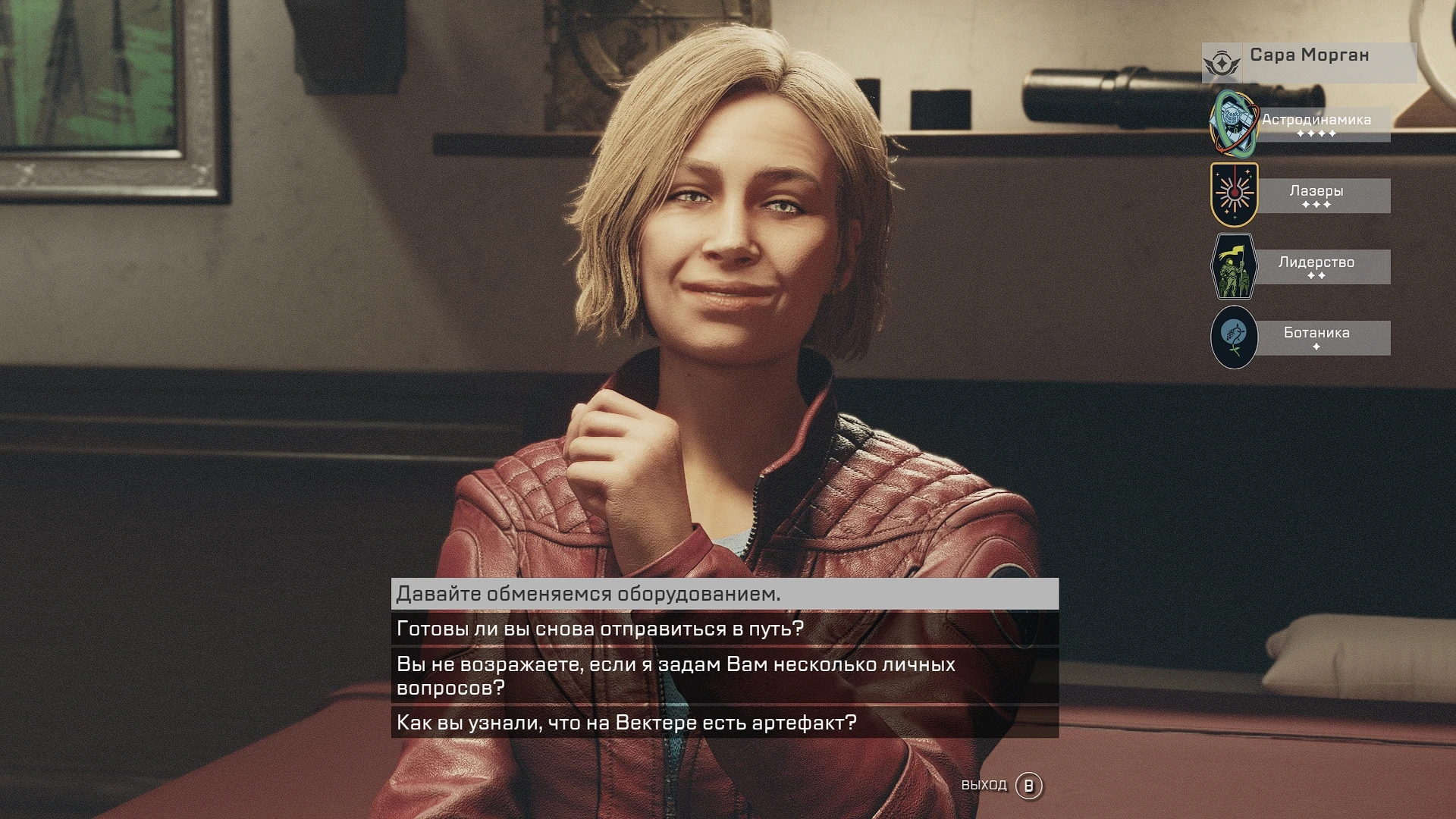Choose the Ботаника skill badge

coord(1234,337)
